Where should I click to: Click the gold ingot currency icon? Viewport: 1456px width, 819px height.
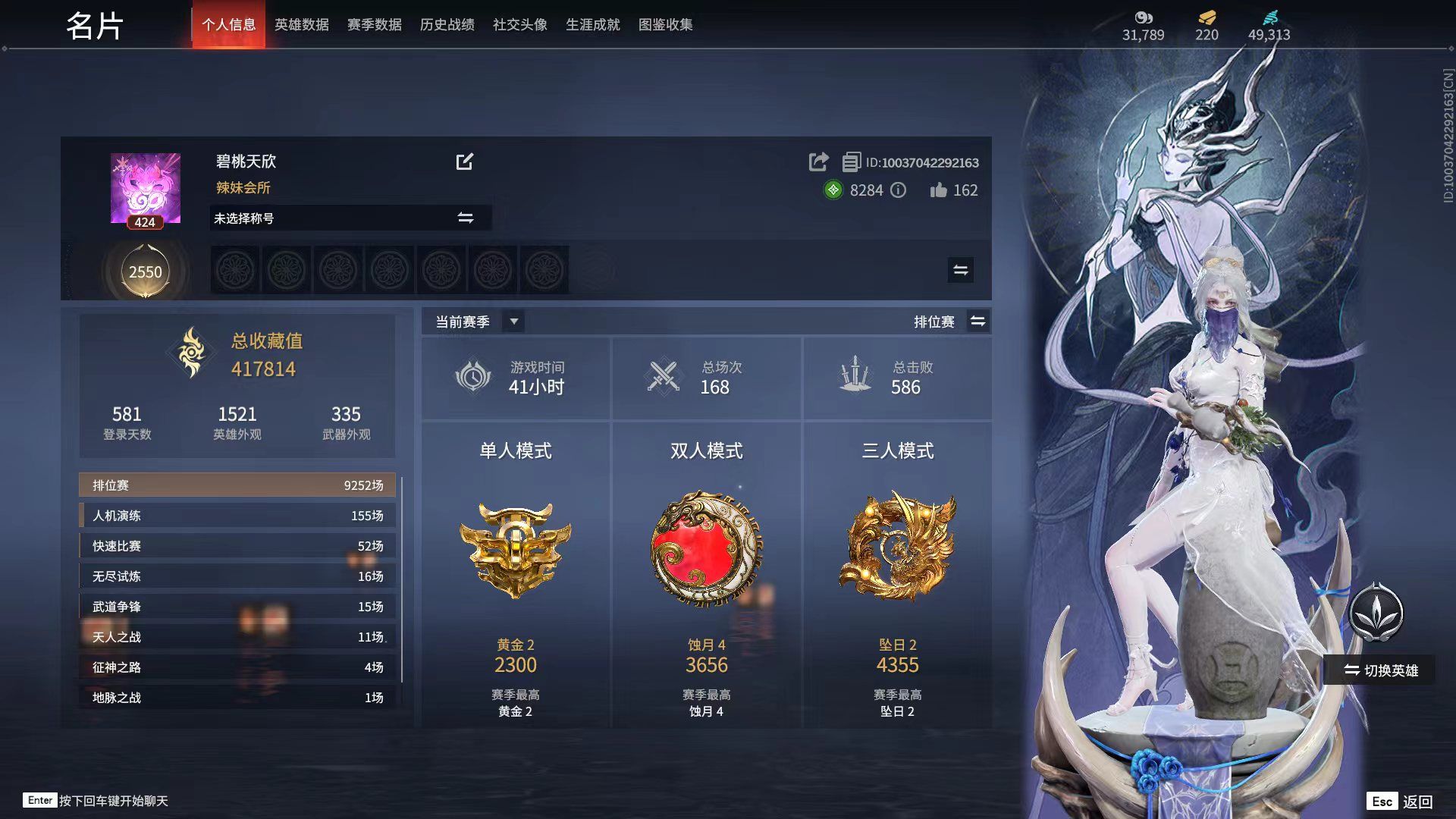(x=1206, y=18)
